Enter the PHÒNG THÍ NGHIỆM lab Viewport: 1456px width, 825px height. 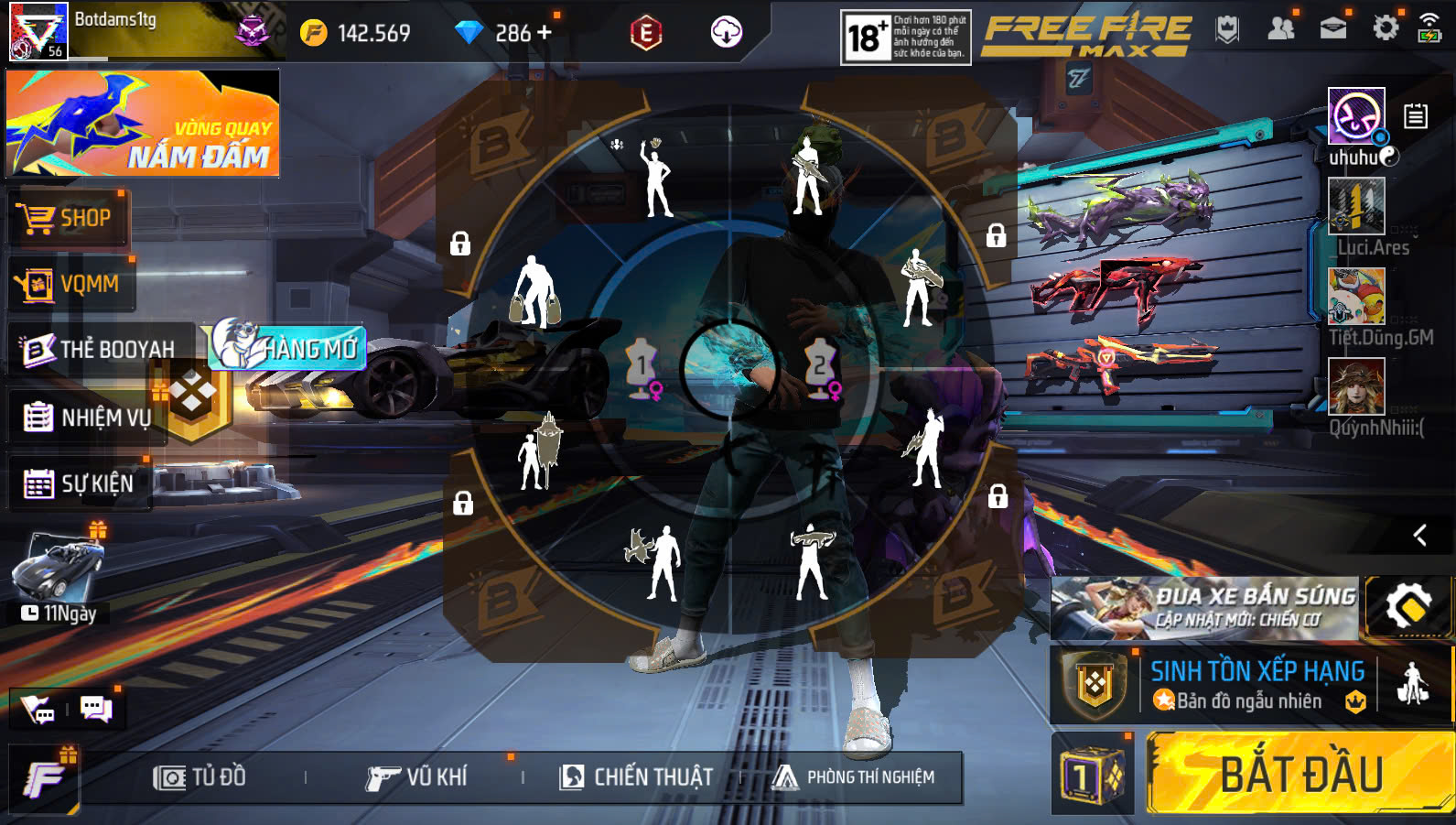point(854,777)
